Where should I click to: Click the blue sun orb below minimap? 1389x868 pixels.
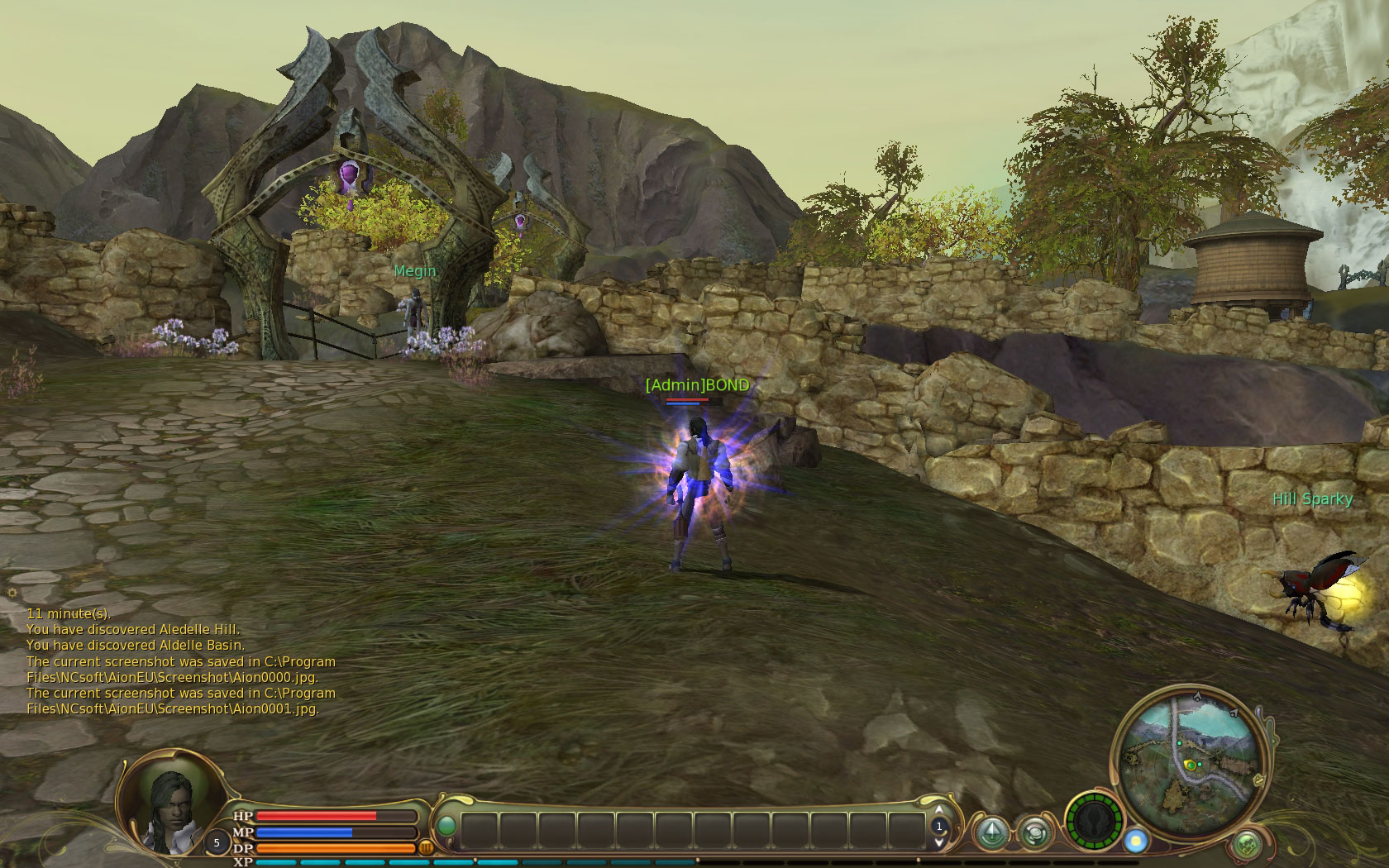[1136, 841]
